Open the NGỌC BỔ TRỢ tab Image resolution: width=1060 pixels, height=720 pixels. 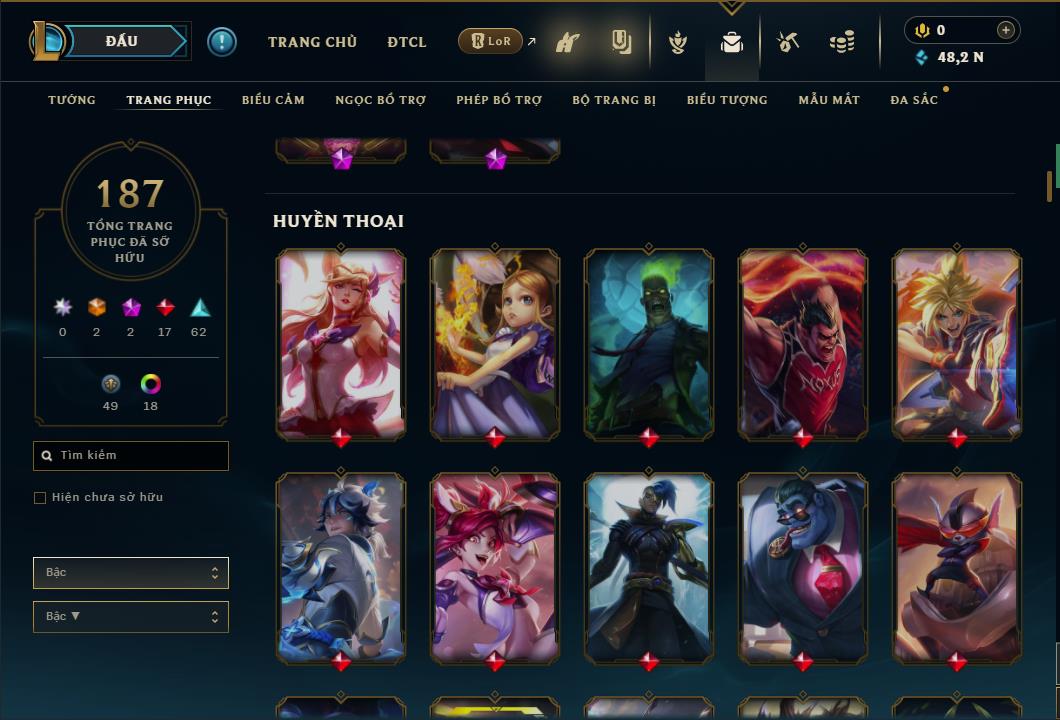tap(380, 100)
